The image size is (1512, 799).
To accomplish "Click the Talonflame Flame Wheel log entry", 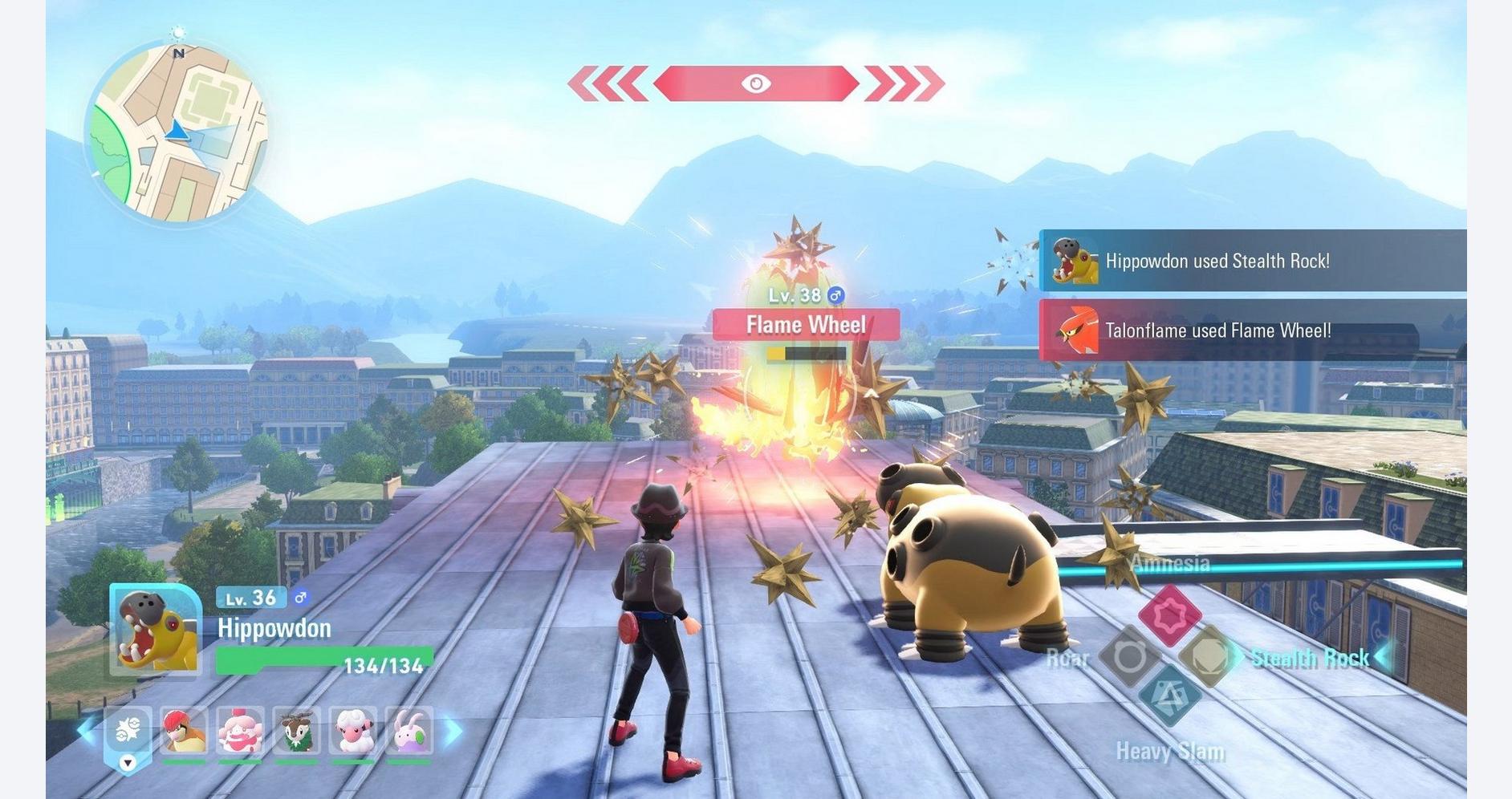I will click(1252, 331).
